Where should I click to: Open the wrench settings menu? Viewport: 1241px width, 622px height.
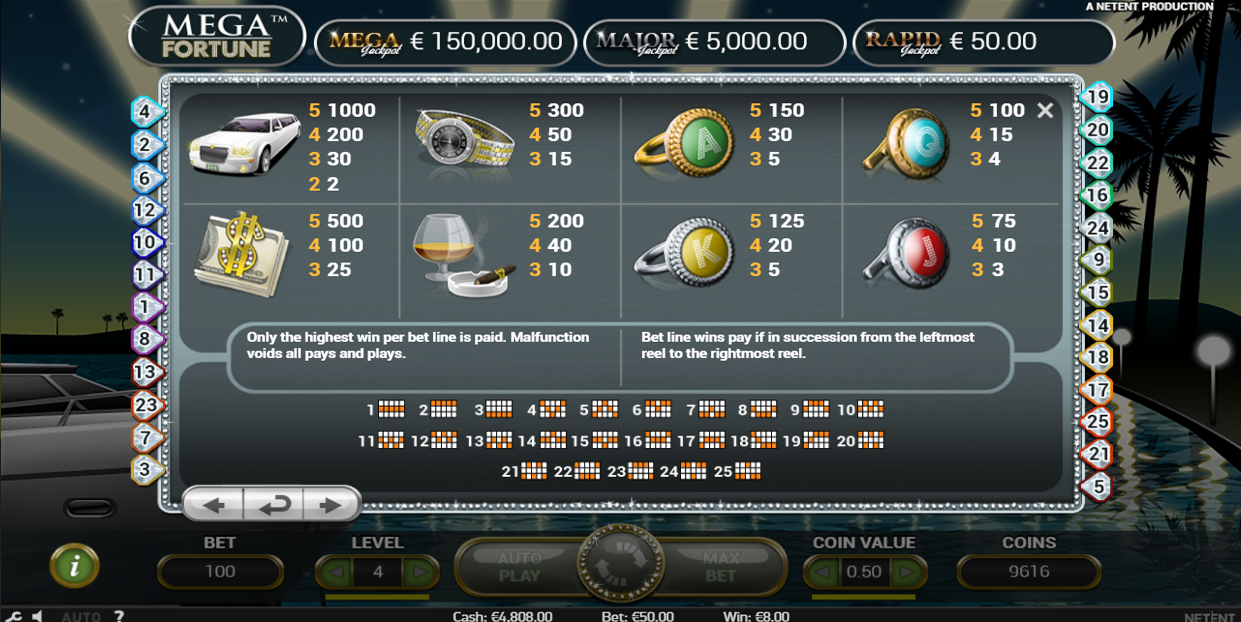13,616
